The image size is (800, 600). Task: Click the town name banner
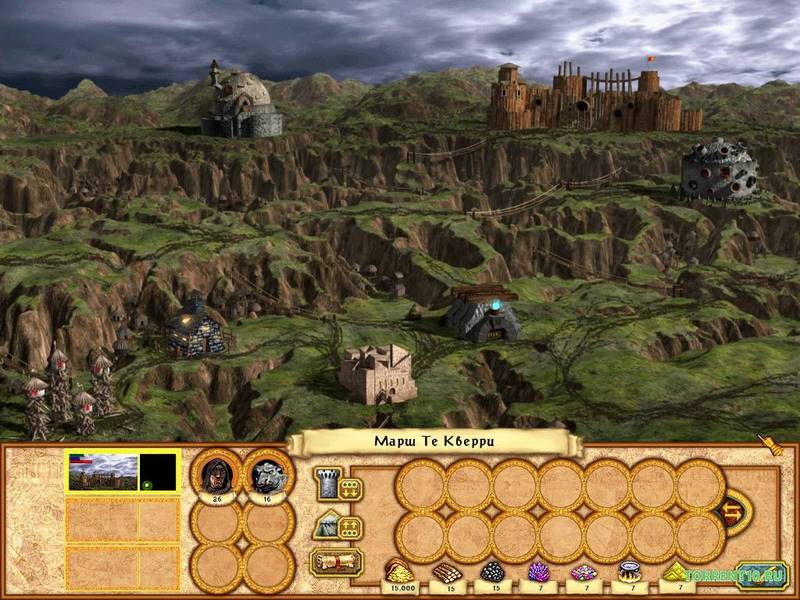[x=433, y=441]
